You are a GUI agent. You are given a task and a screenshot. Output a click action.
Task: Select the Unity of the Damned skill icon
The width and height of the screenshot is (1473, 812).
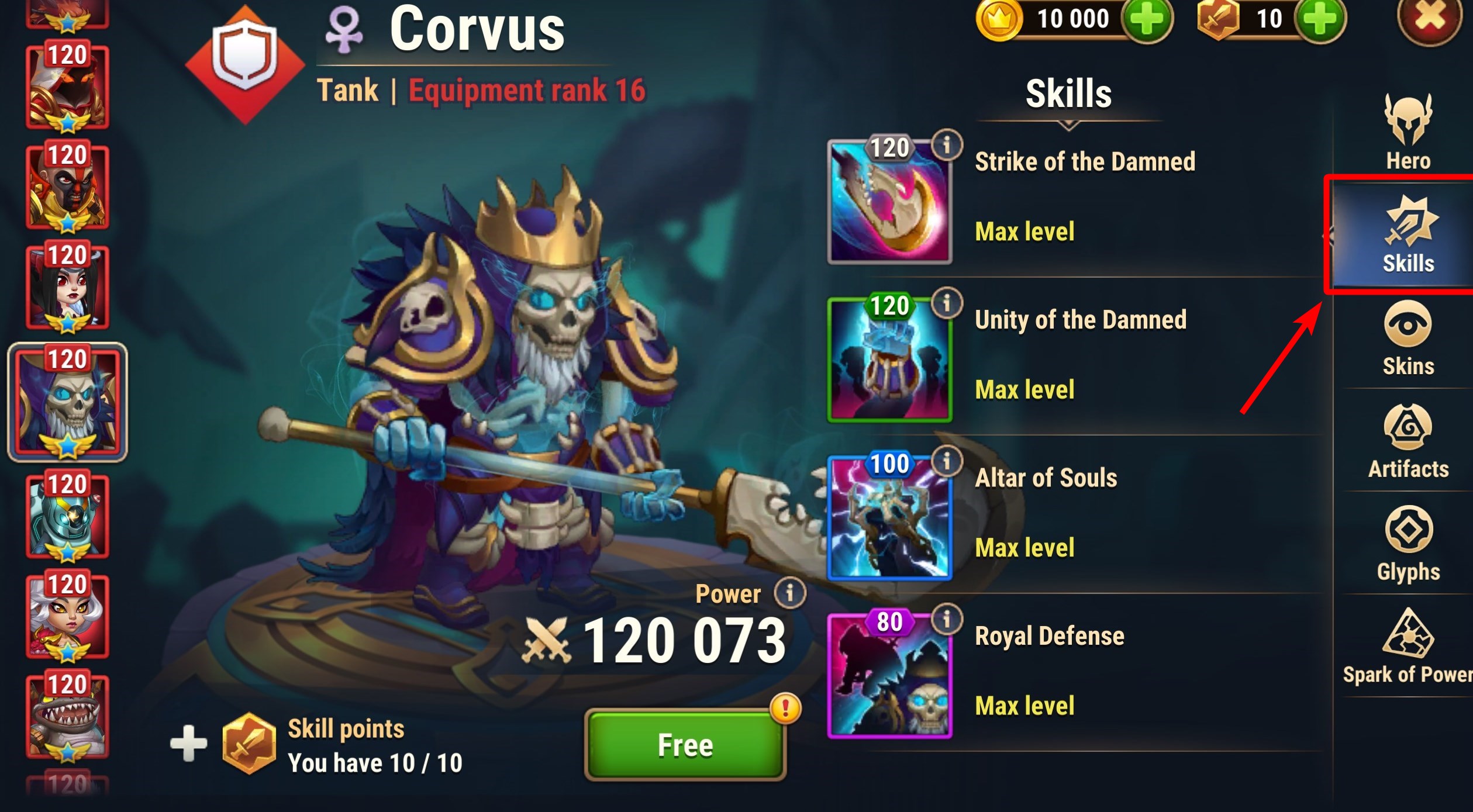889,360
